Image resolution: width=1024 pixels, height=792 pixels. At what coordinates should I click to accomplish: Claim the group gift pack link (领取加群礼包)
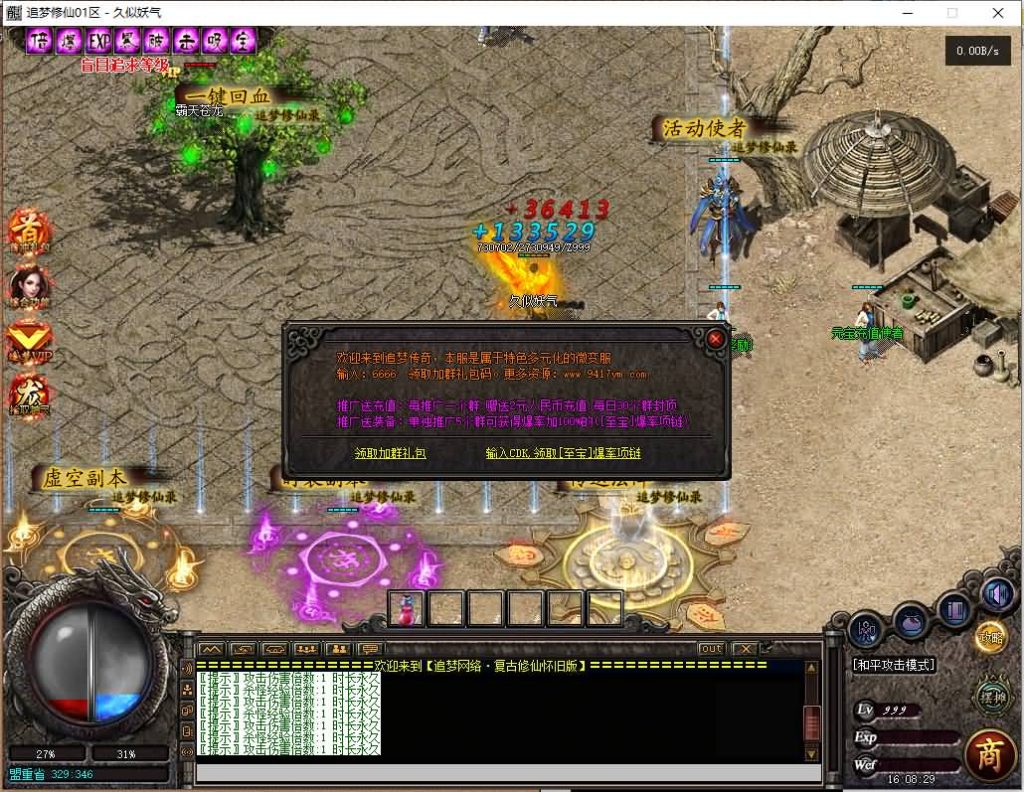[390, 453]
